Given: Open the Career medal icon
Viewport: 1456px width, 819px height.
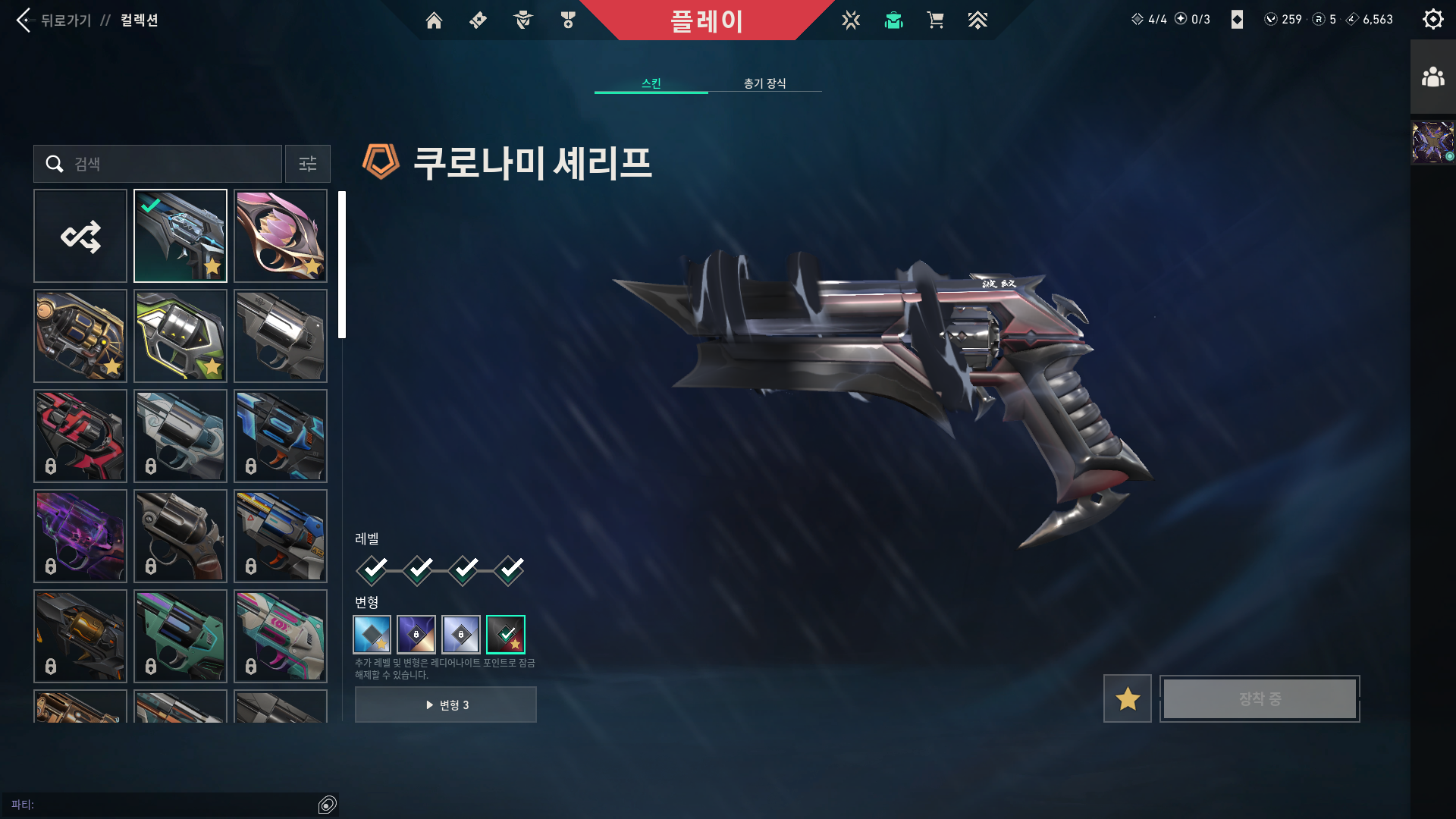Looking at the screenshot, I should [x=567, y=20].
